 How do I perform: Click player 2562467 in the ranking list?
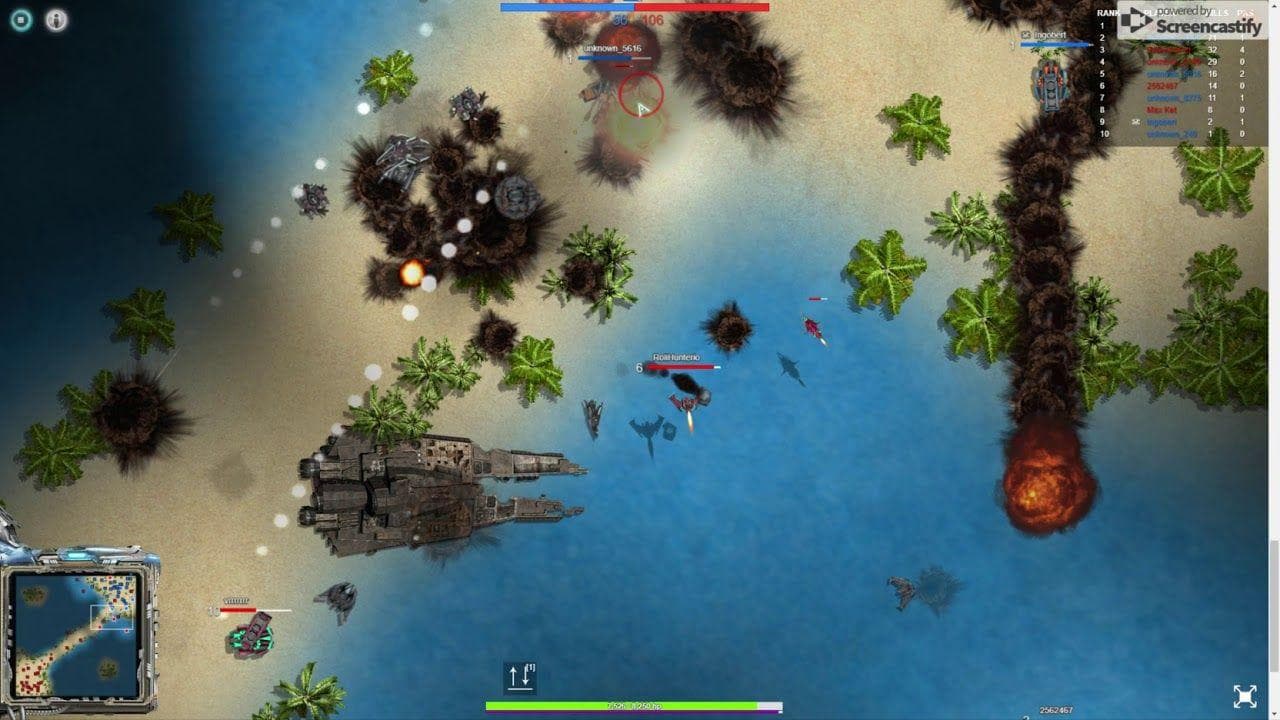click(1163, 85)
